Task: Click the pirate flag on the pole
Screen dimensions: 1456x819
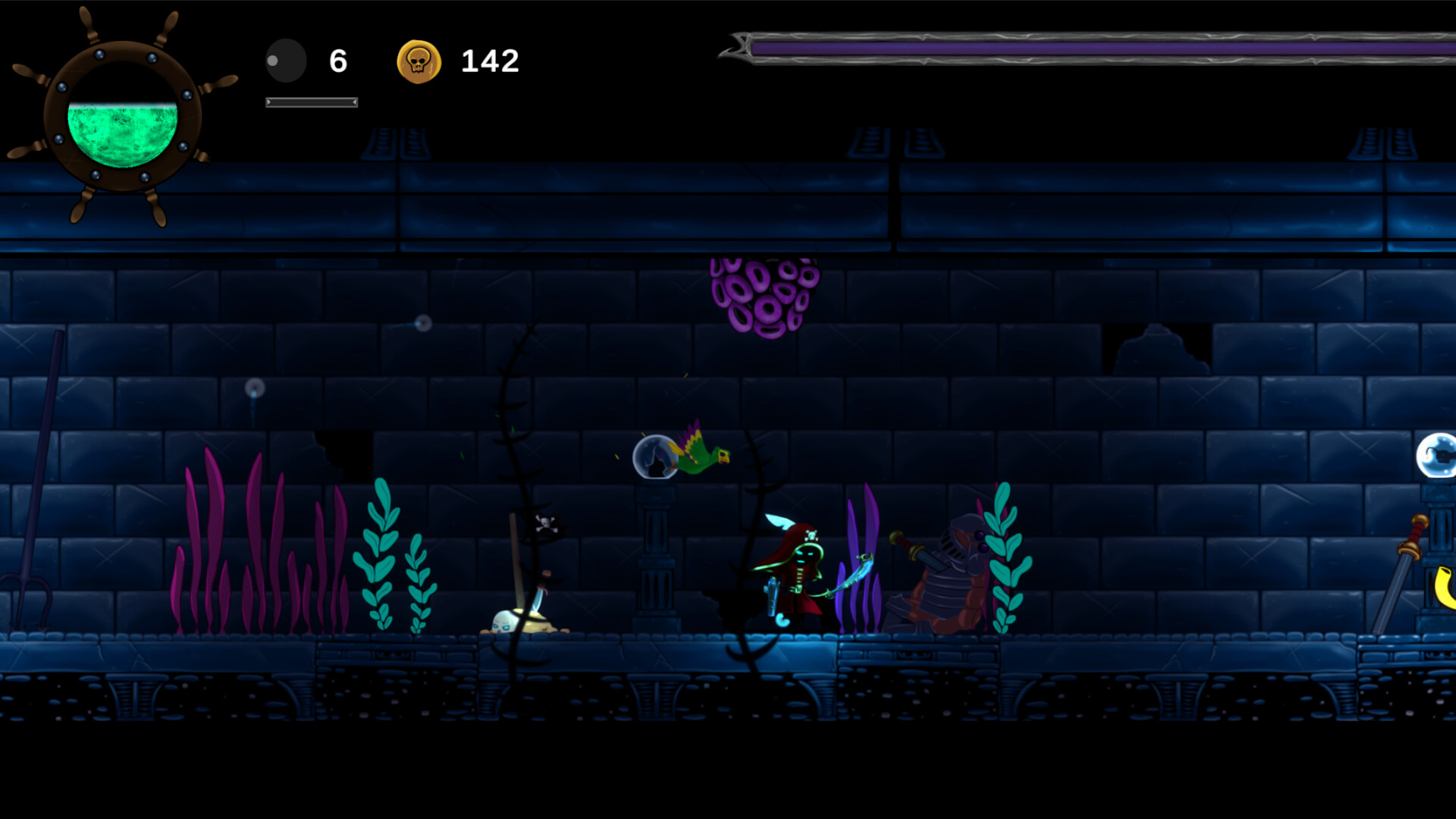Action: click(546, 523)
